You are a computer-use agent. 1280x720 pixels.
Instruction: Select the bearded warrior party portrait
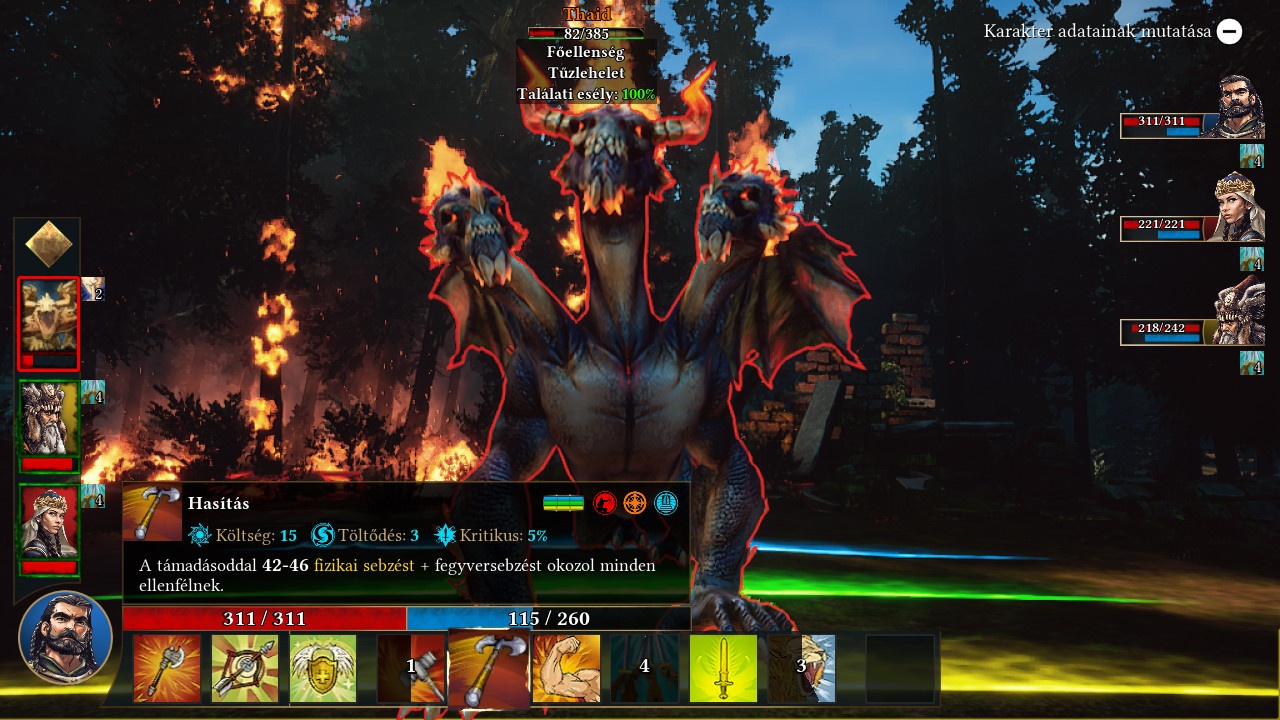pos(1239,108)
